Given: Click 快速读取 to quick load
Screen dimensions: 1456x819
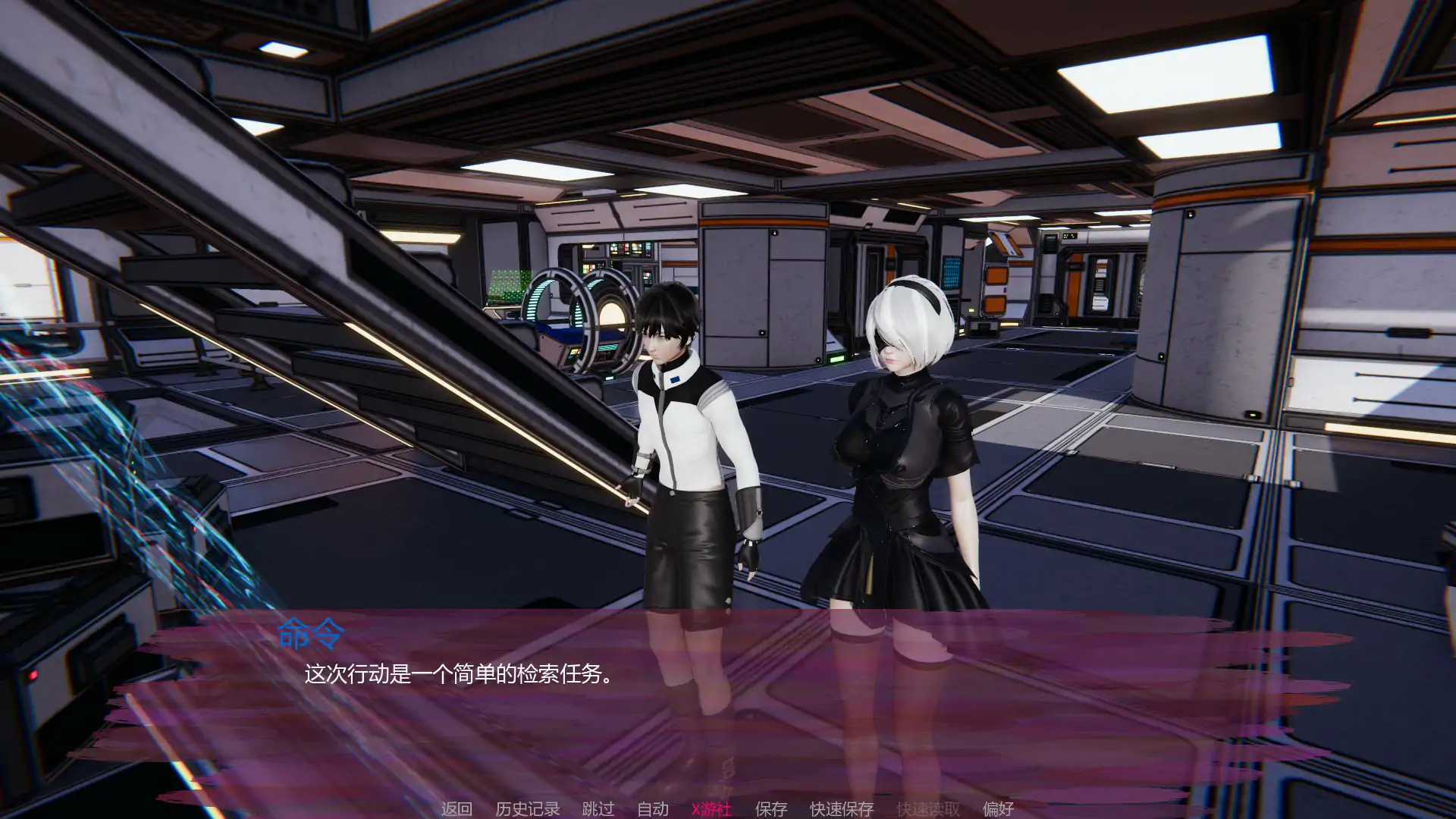Looking at the screenshot, I should click(x=928, y=808).
